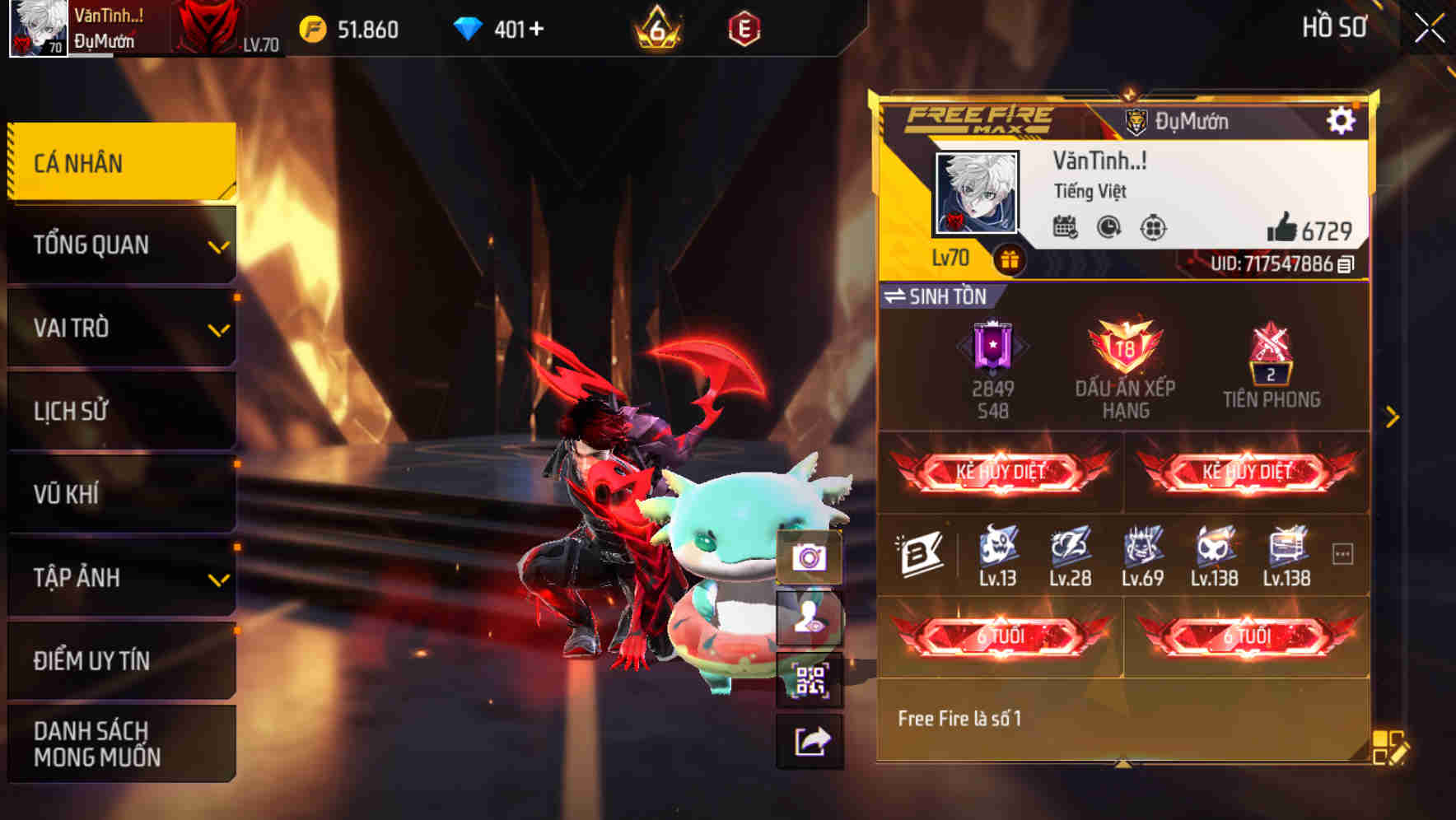The height and width of the screenshot is (820, 1456).
Task: Expand the TẬP ẢNH section
Action: pyautogui.click(x=217, y=579)
